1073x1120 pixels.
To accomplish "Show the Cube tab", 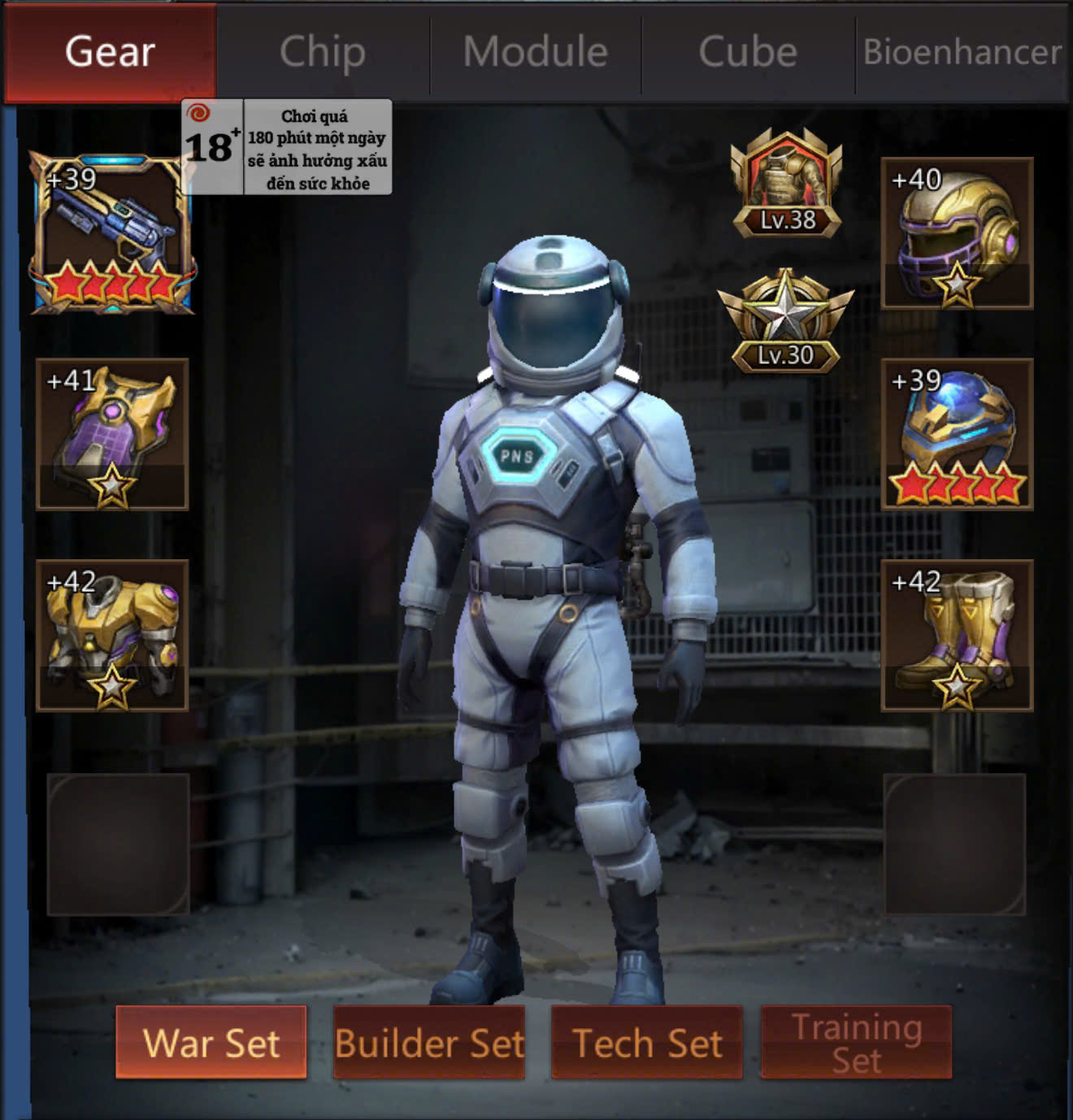I will click(x=748, y=53).
